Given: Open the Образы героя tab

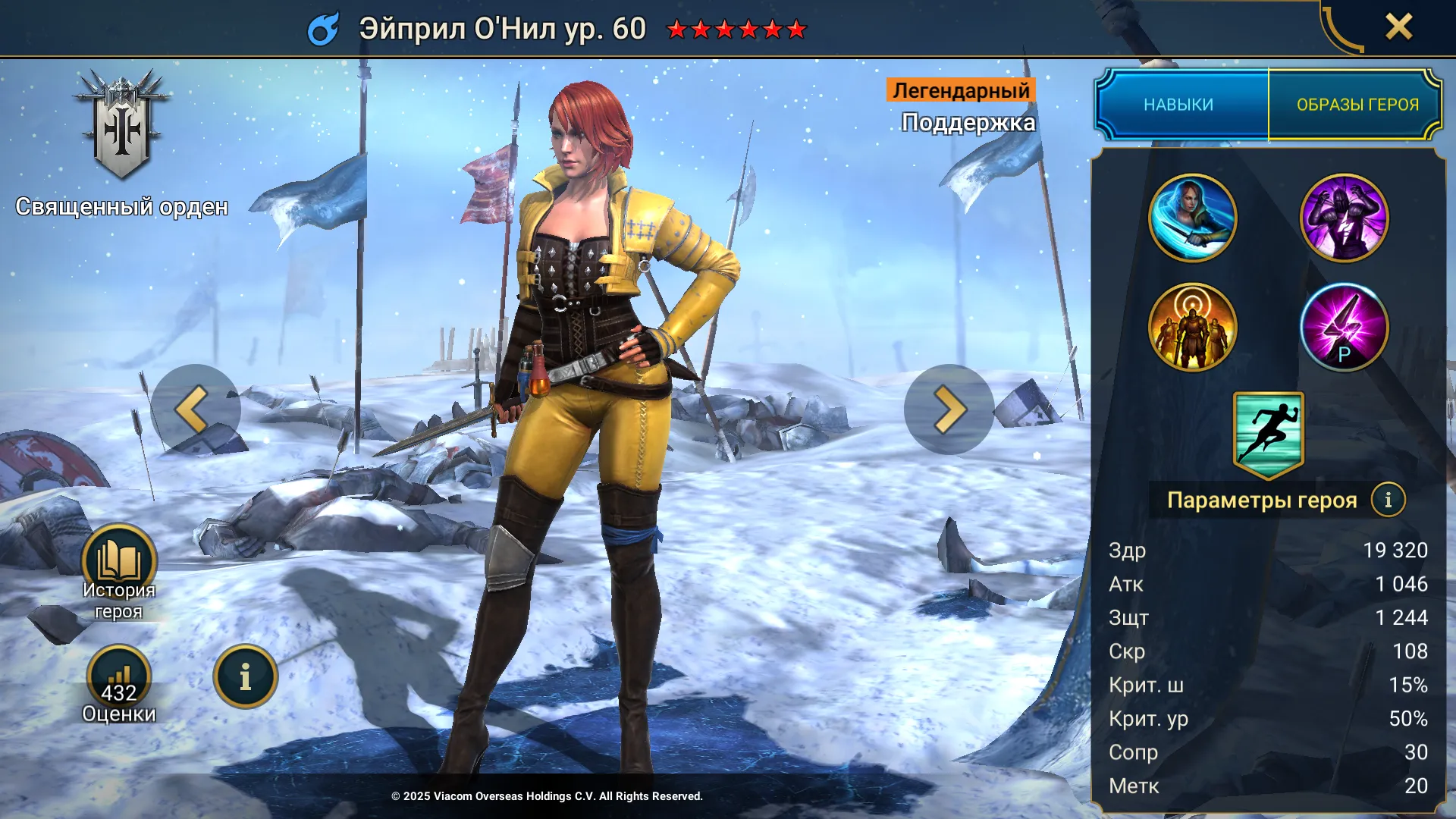Looking at the screenshot, I should 1357,105.
